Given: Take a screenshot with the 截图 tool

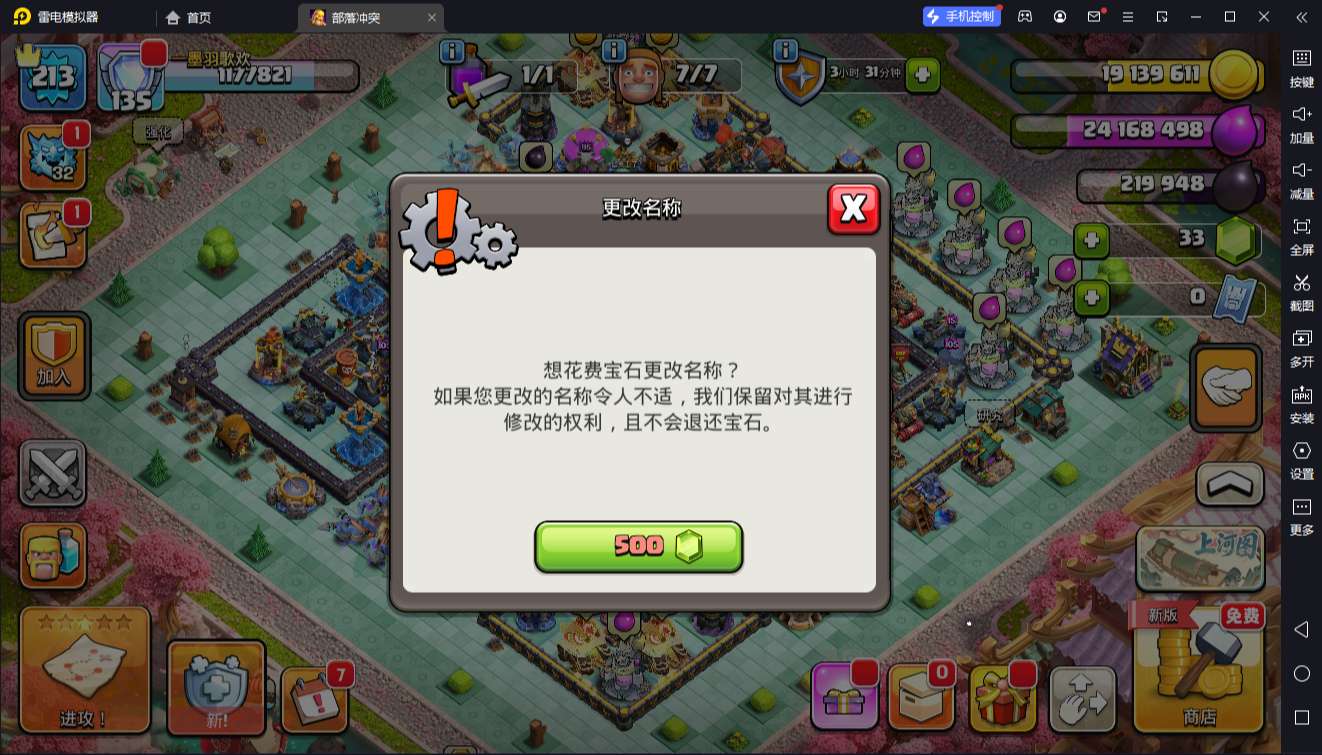Looking at the screenshot, I should [1301, 291].
